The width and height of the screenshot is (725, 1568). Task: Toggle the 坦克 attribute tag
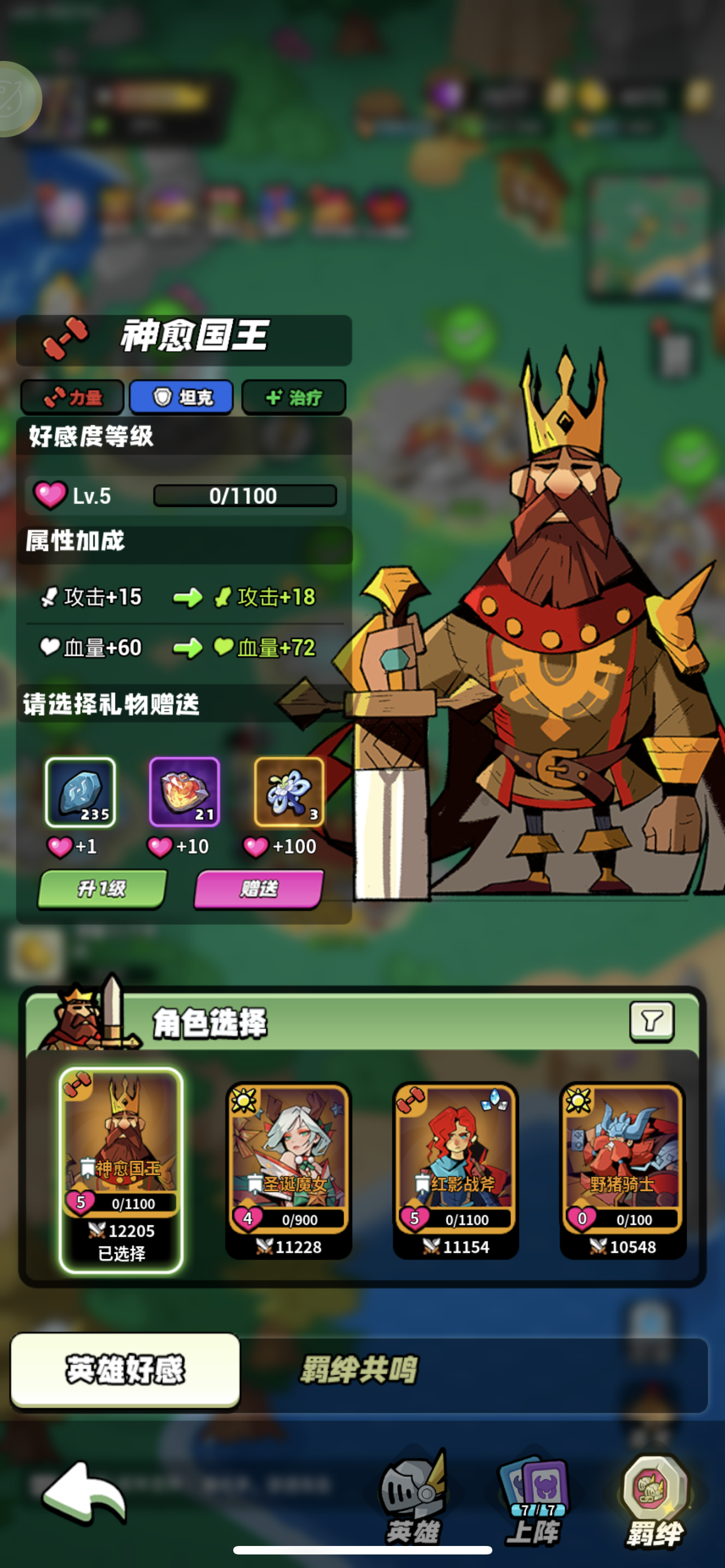(x=181, y=397)
